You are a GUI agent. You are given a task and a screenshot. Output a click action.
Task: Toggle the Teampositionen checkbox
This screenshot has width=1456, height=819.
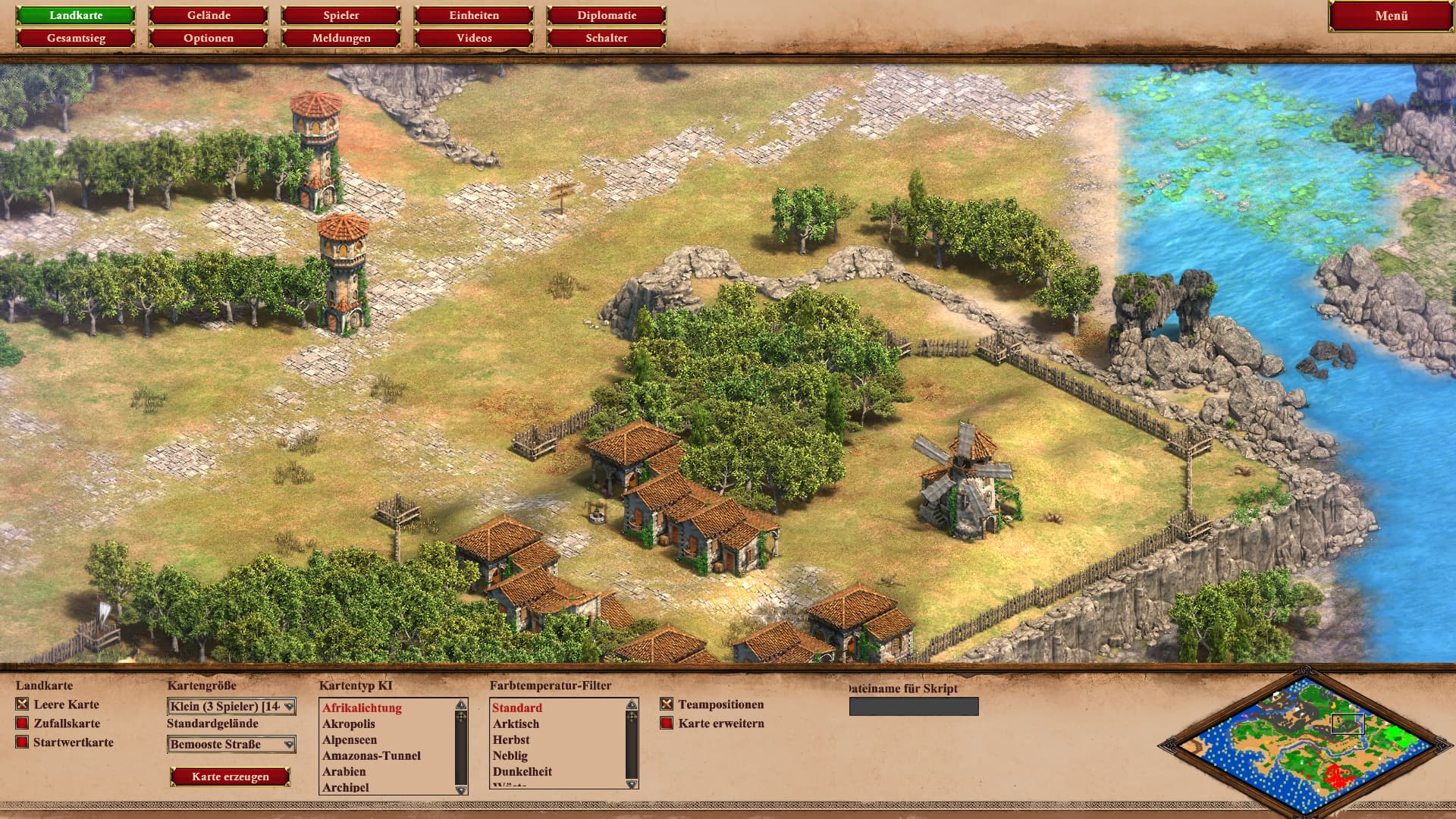[x=667, y=704]
